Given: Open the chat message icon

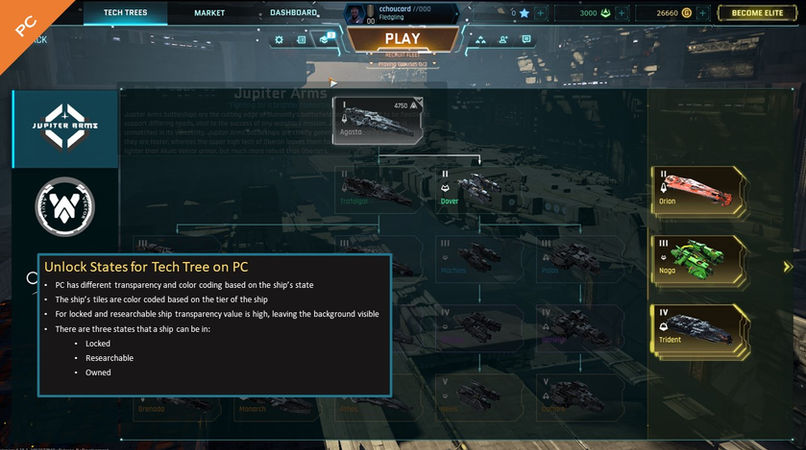Looking at the screenshot, I should [x=527, y=40].
